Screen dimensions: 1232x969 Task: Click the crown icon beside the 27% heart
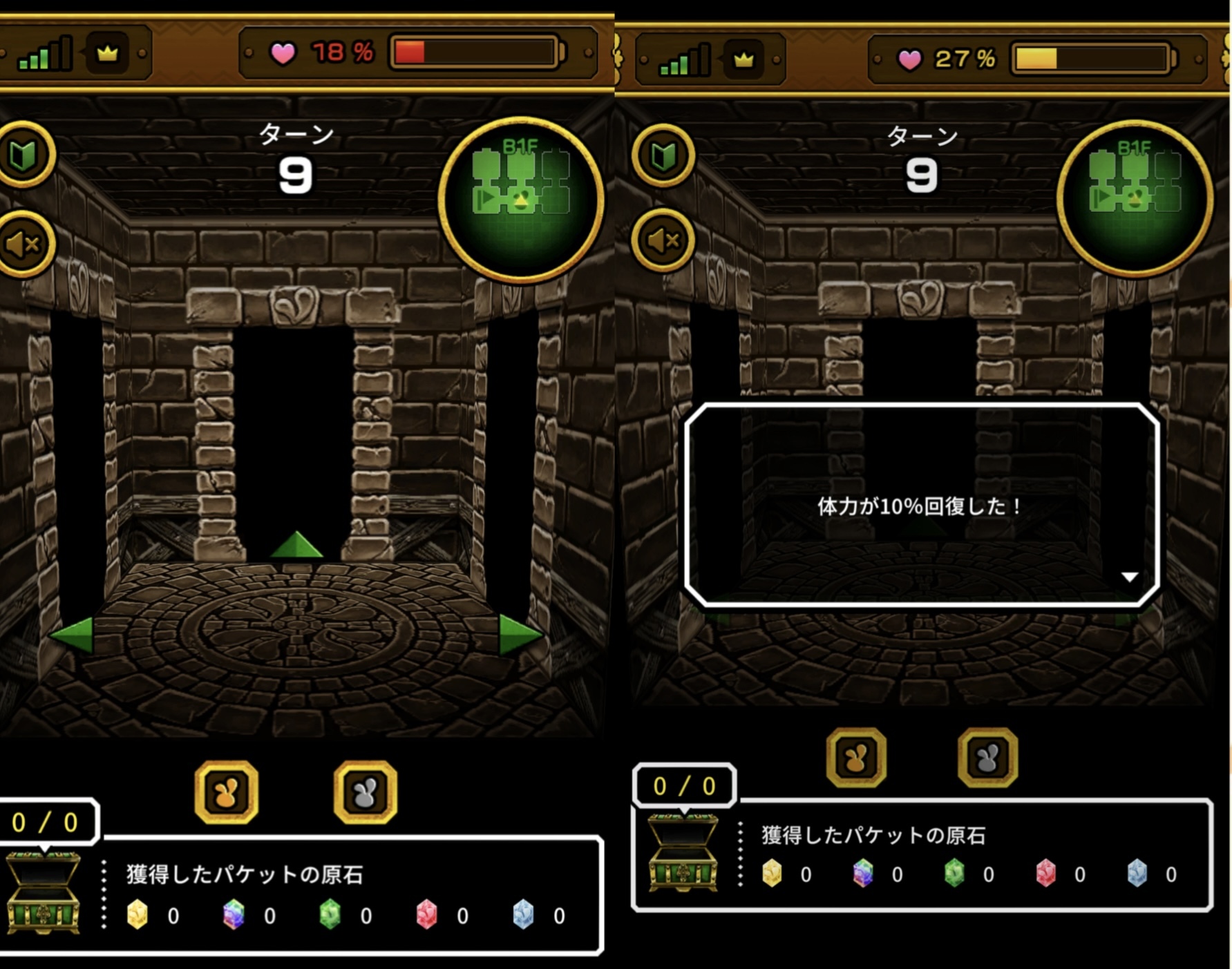click(x=743, y=60)
